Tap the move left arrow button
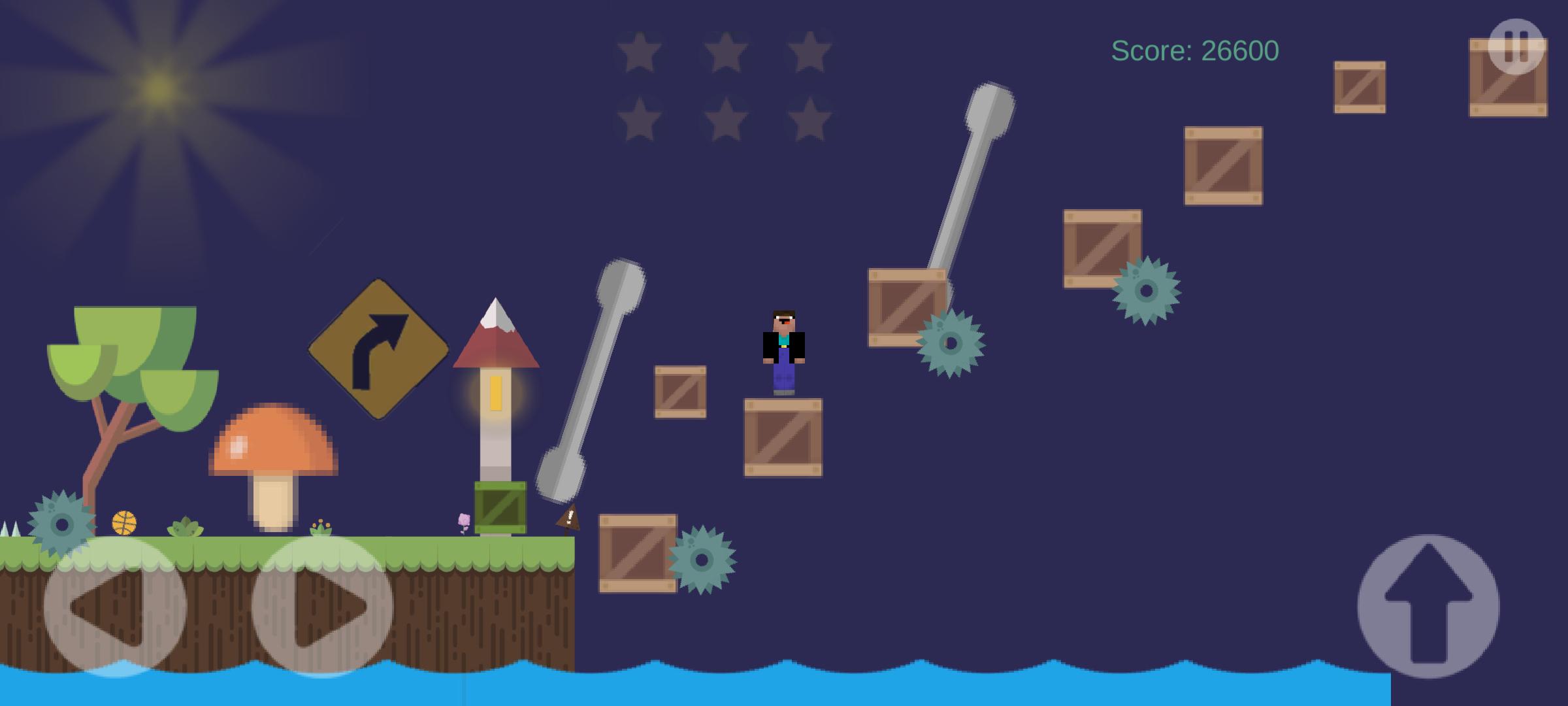Screen dimensions: 1568x706 pos(115,606)
